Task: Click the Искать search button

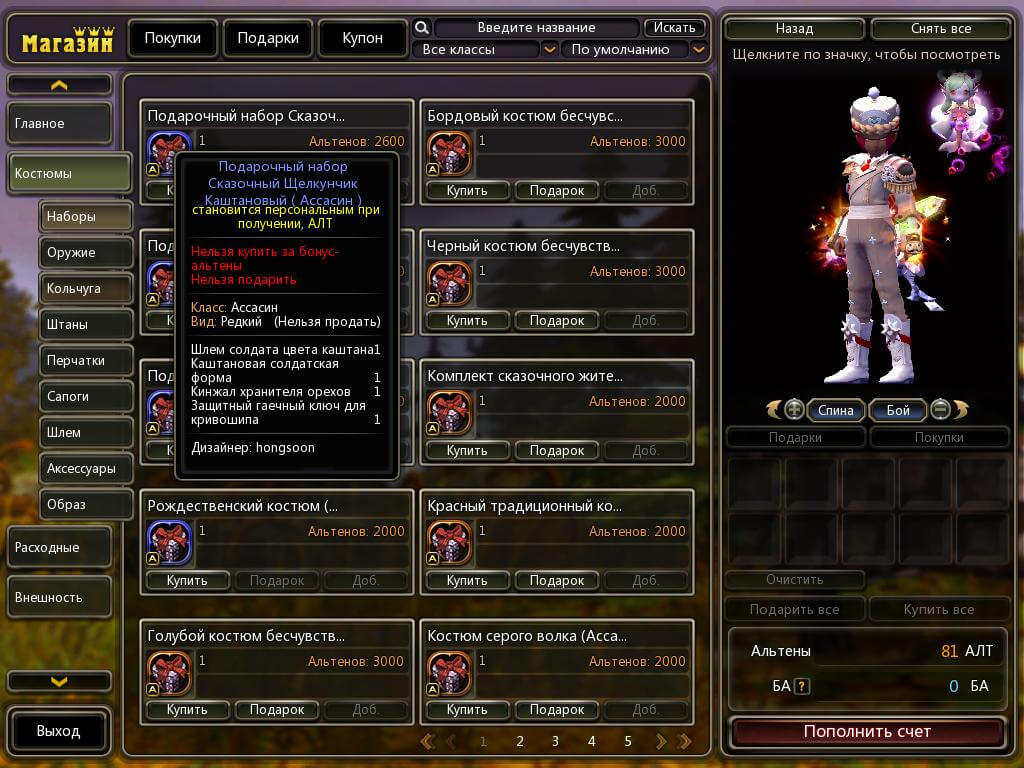Action: click(675, 28)
